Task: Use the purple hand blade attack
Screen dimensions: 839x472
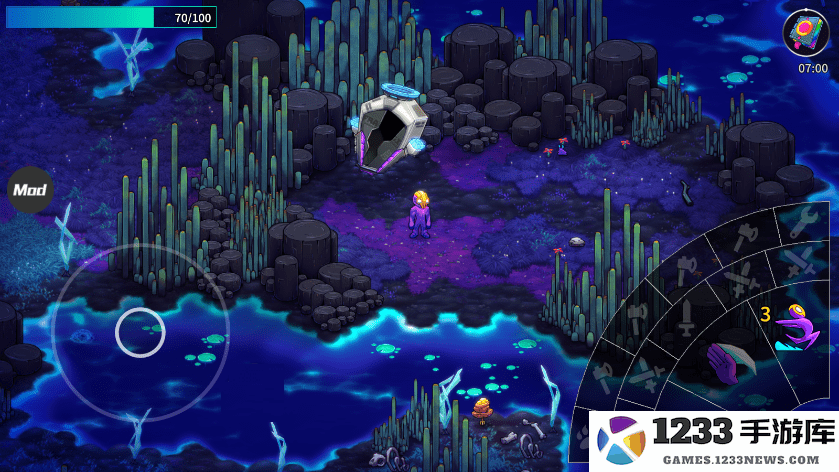Action: pos(730,360)
